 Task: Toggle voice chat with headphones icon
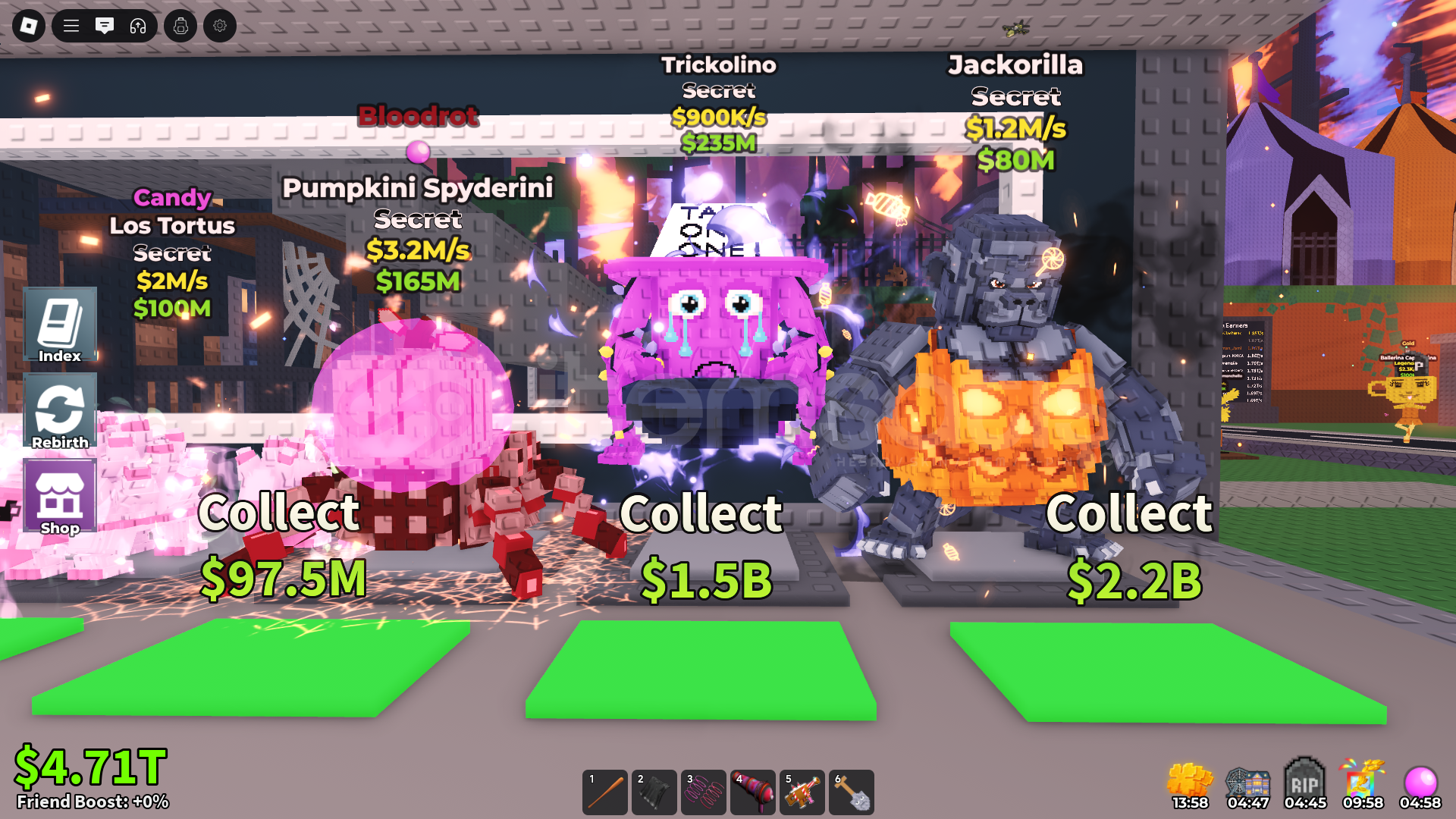coord(138,25)
